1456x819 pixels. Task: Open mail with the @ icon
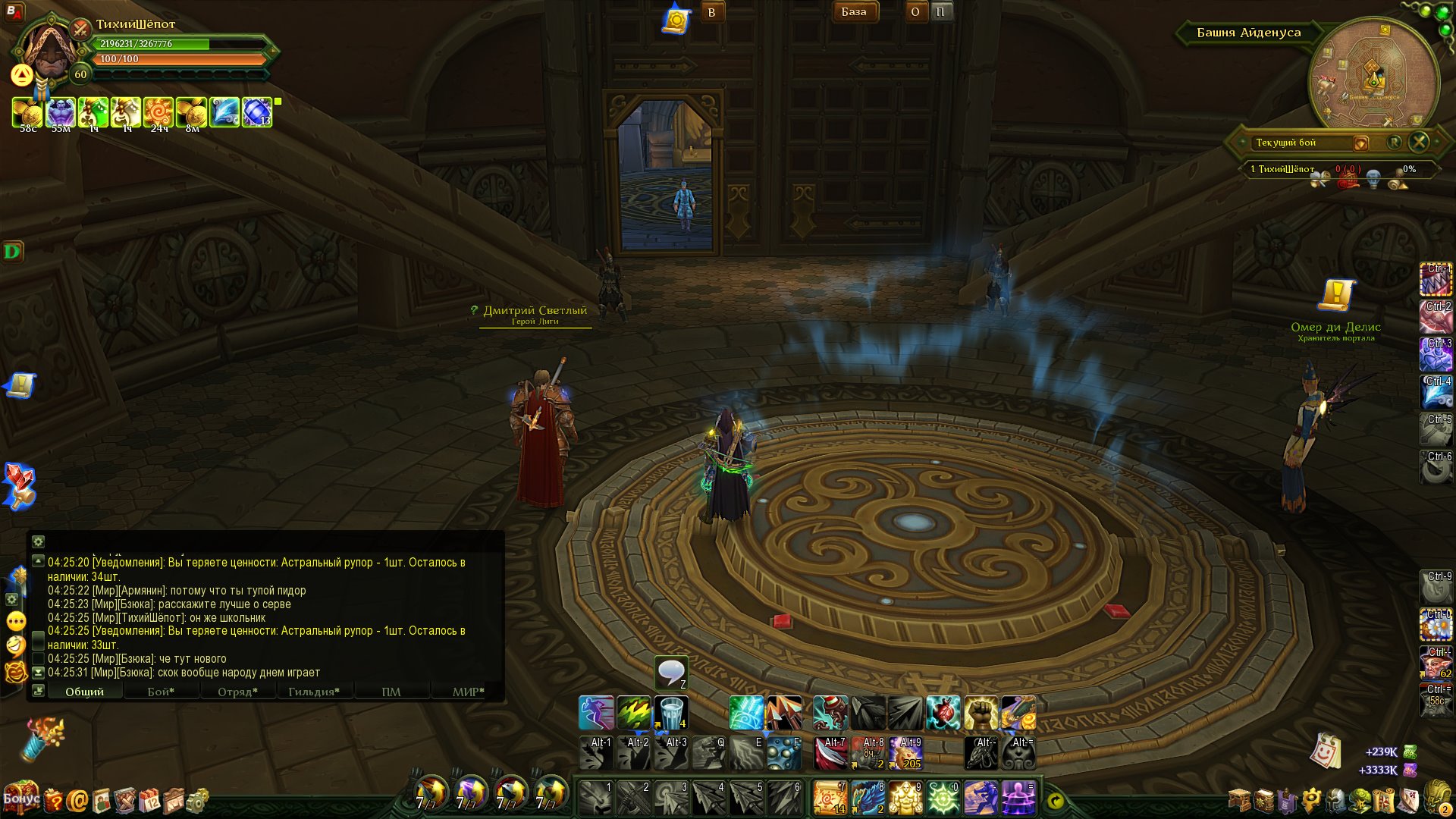(77, 801)
